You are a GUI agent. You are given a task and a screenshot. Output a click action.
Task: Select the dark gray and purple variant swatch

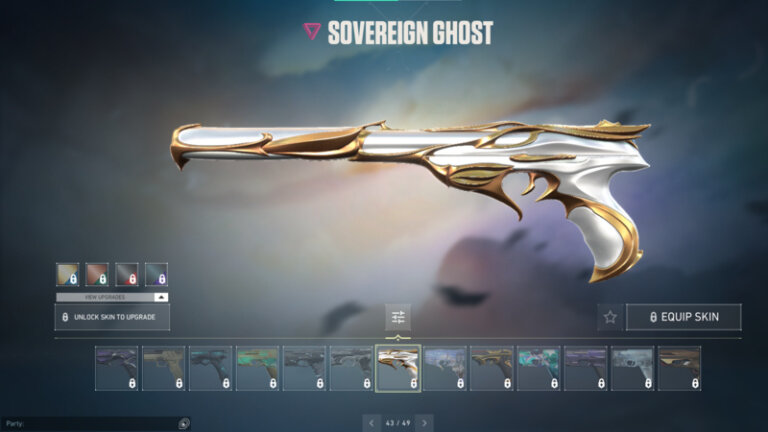(x=156, y=274)
